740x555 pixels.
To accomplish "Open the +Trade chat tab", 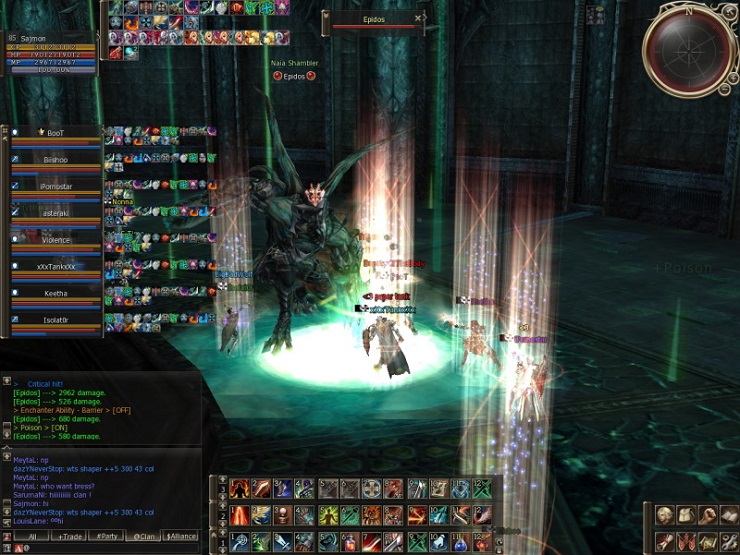I will (x=71, y=537).
